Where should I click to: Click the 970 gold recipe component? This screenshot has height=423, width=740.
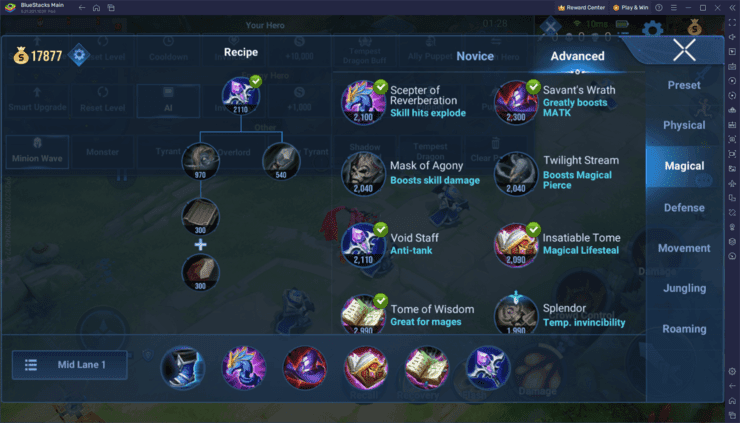click(200, 160)
